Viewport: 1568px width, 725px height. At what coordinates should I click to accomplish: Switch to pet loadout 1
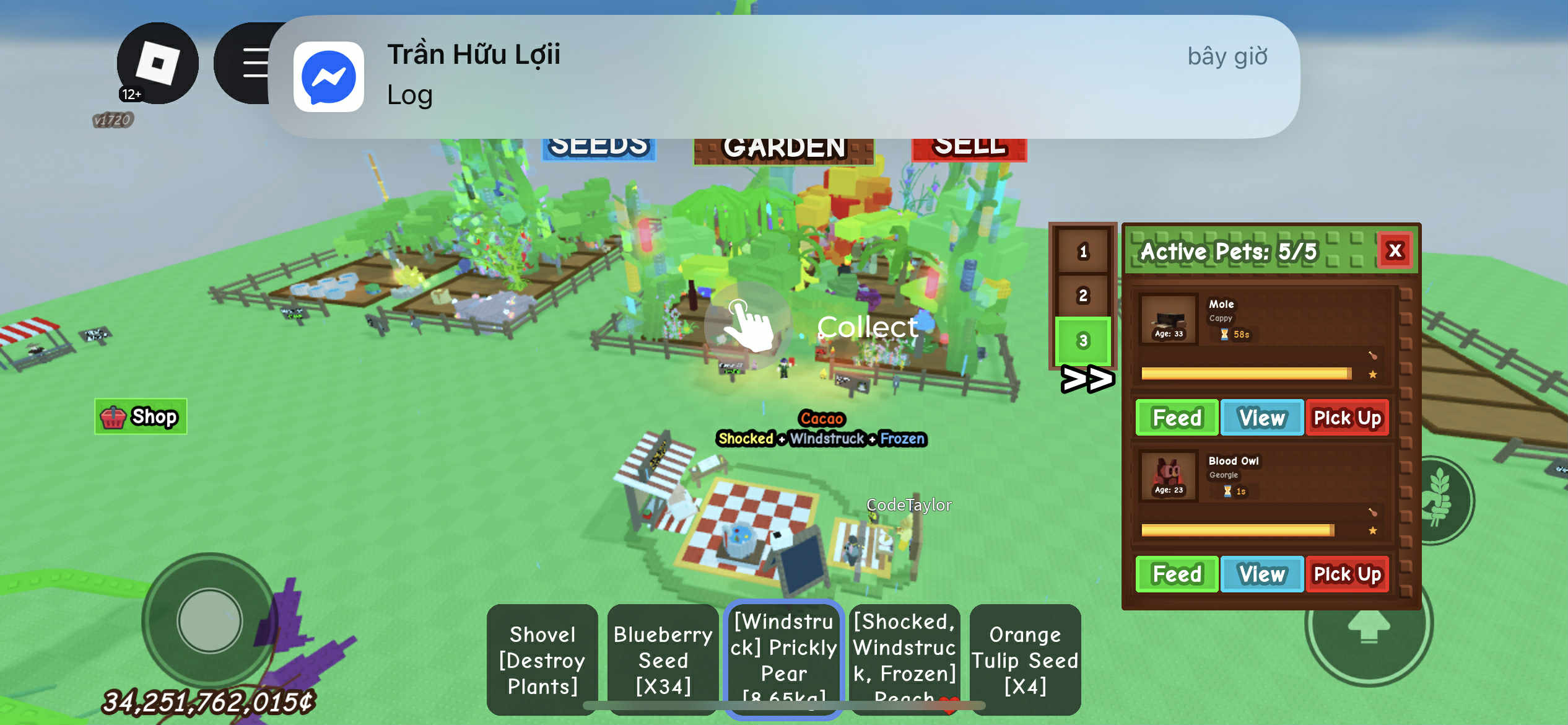(x=1082, y=252)
